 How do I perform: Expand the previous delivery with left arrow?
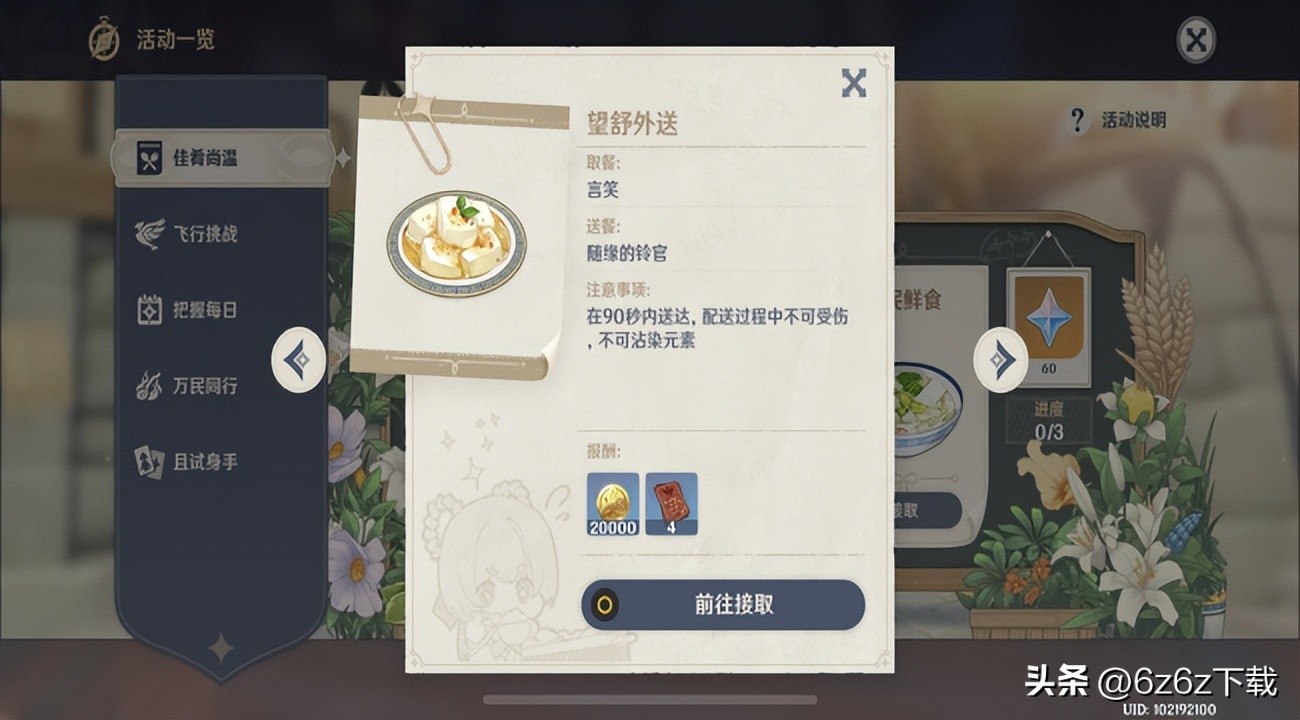pyautogui.click(x=297, y=358)
